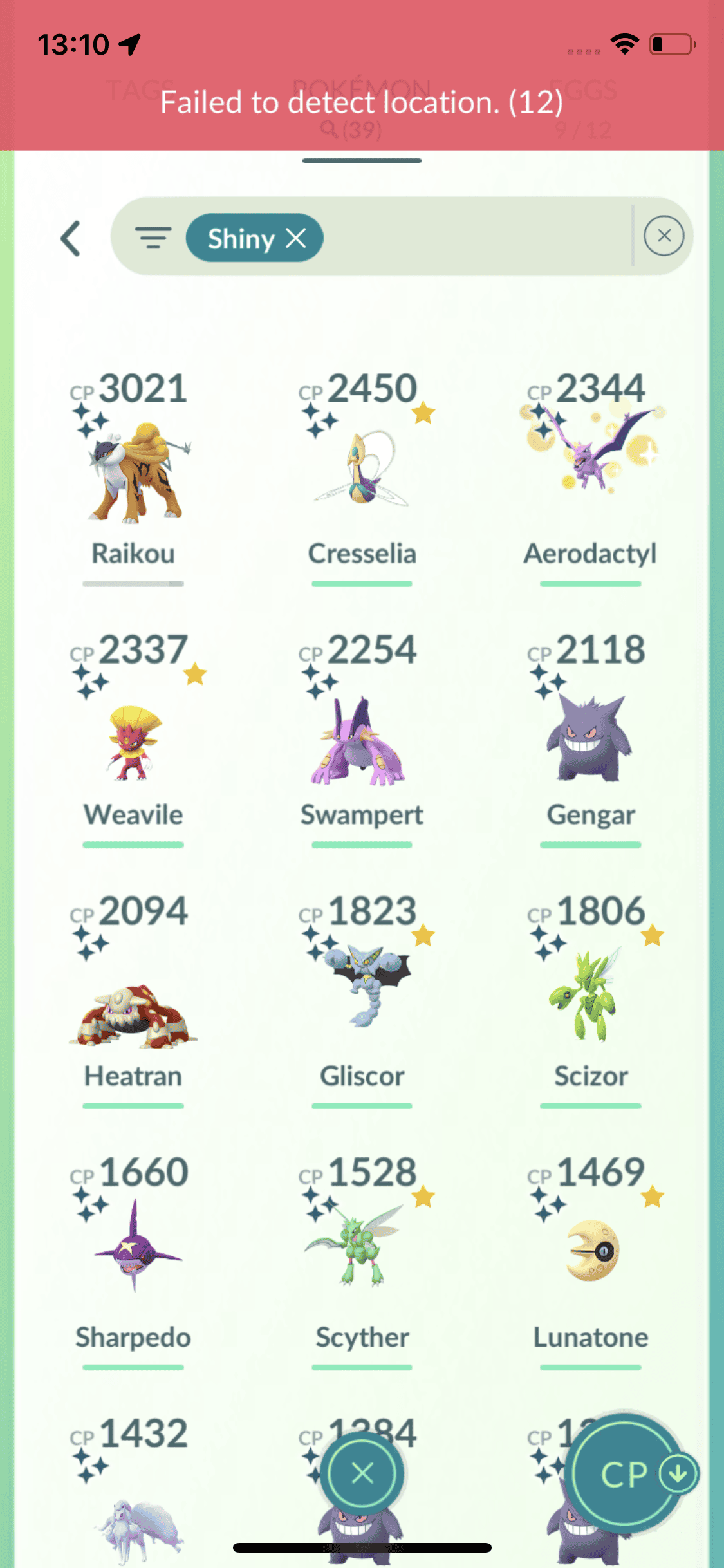Screen dimensions: 724x1568
Task: Select the Gengar with CP 2118
Action: (590, 740)
